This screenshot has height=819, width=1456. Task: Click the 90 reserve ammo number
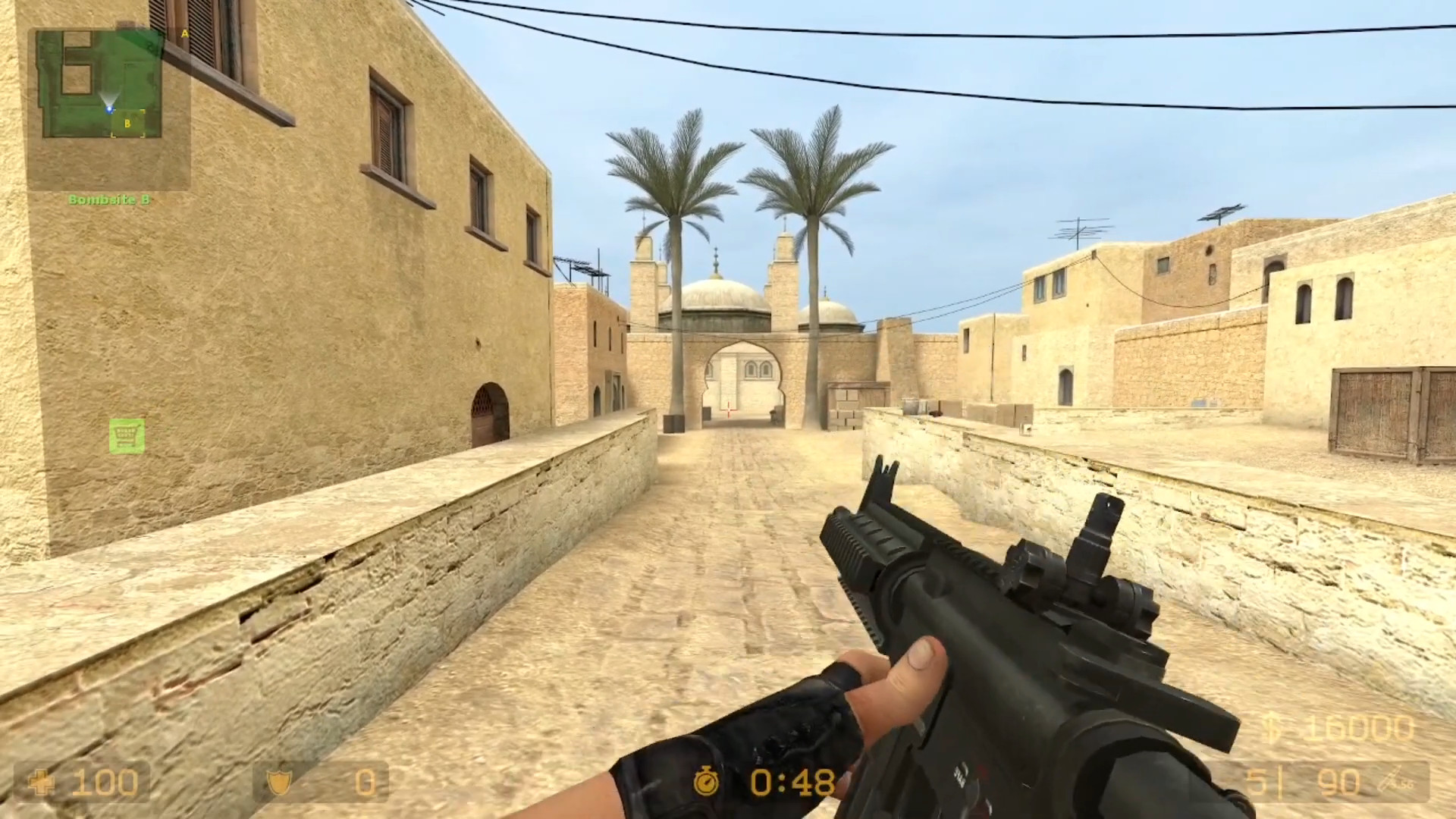(x=1337, y=780)
